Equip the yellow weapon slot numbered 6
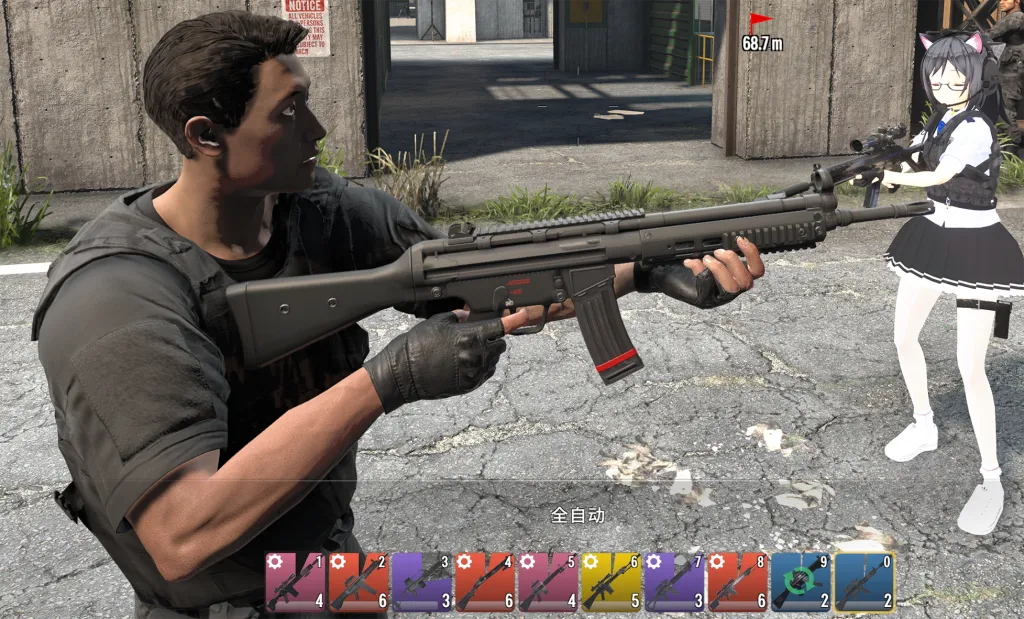 pyautogui.click(x=611, y=581)
